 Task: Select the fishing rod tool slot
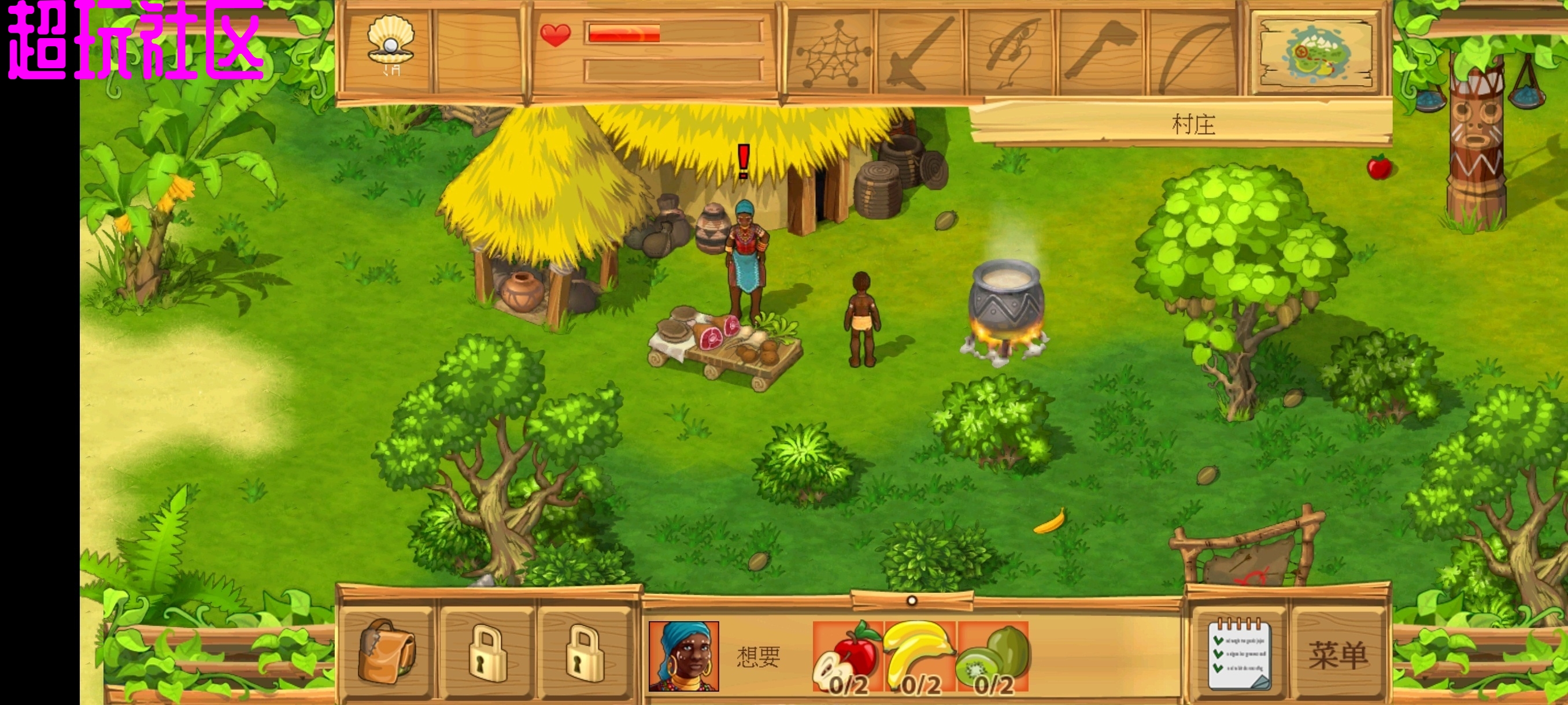coord(1012,53)
